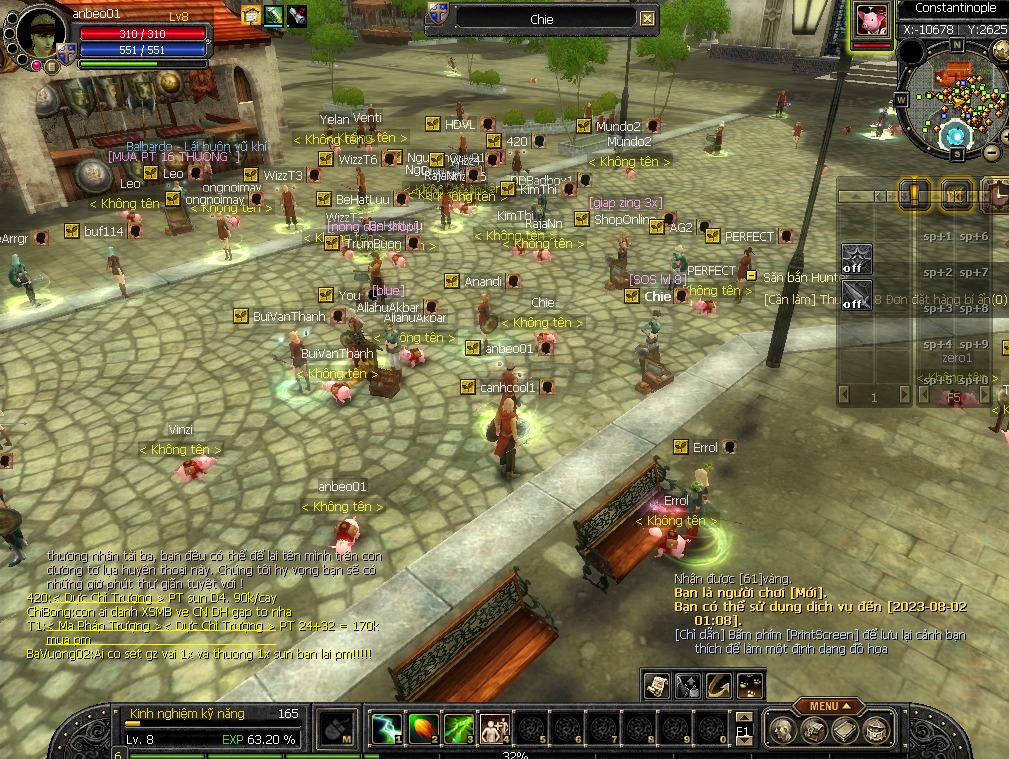Image resolution: width=1009 pixels, height=759 pixels.
Task: Close the Chie target window
Action: tap(648, 18)
